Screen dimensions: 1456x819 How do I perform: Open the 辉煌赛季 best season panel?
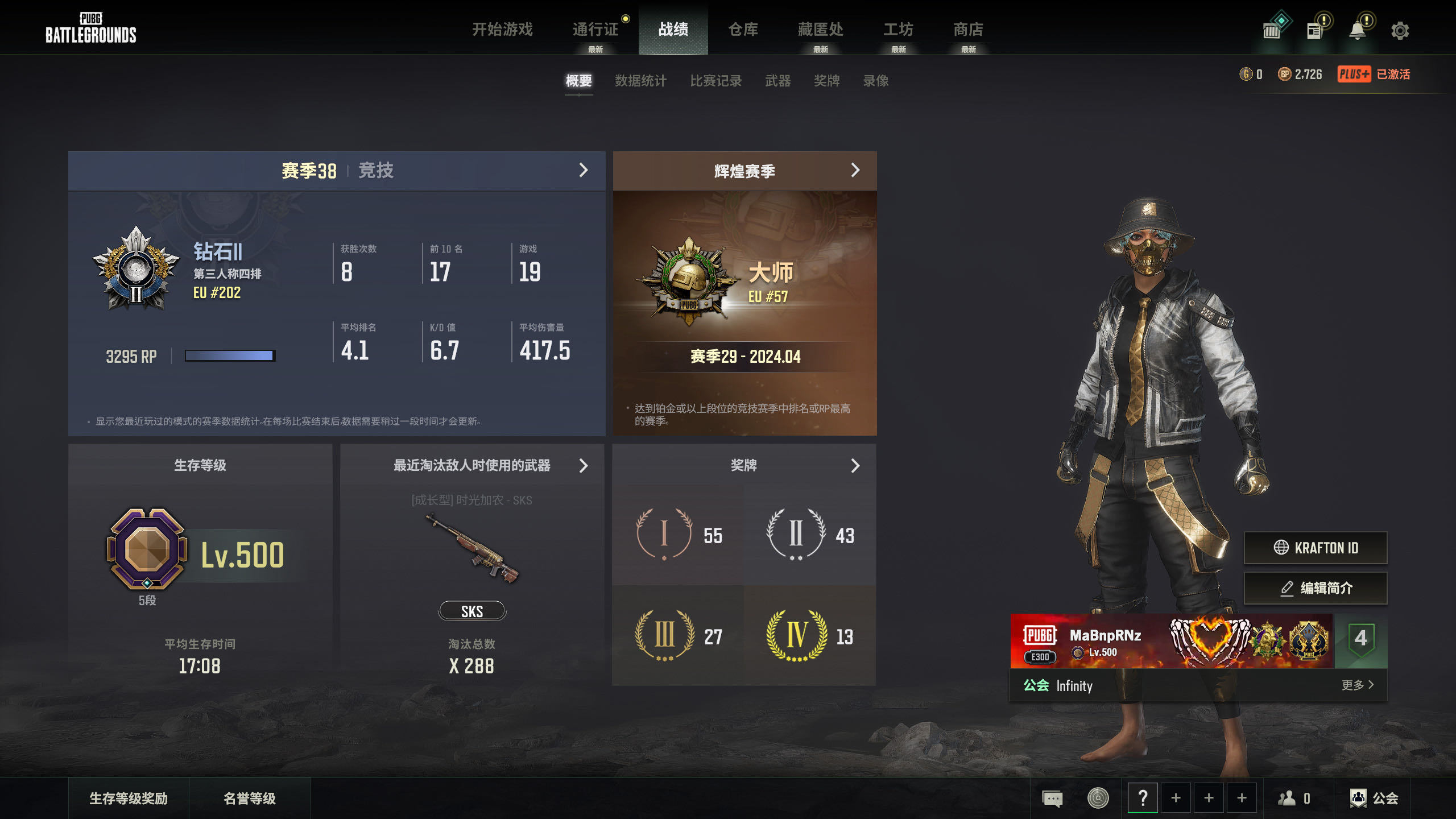pyautogui.click(x=855, y=170)
